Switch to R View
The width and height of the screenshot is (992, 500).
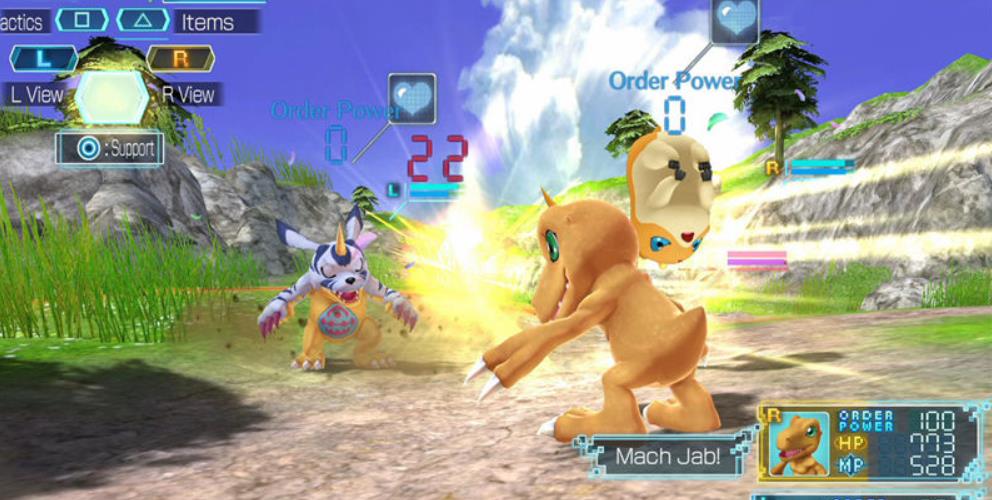[x=187, y=94]
